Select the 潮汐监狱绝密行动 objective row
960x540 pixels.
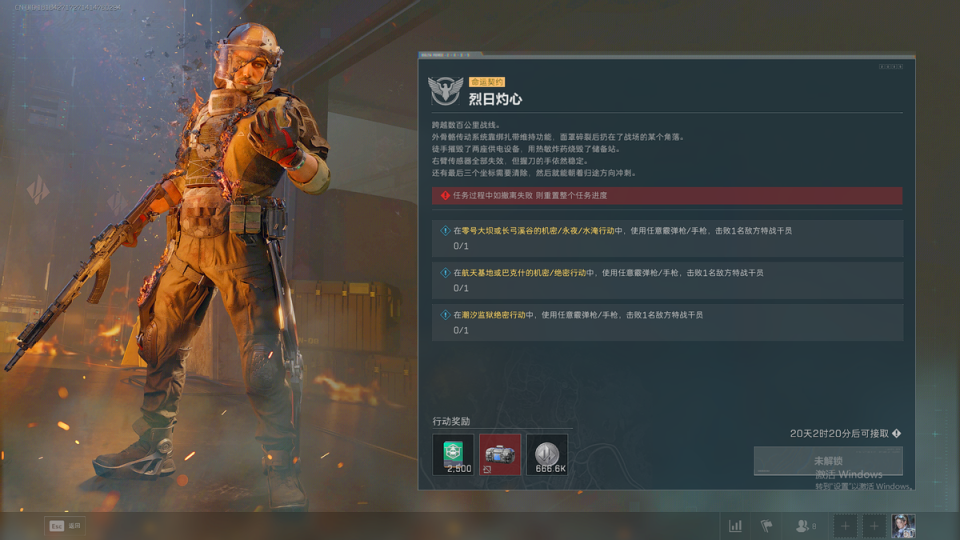pyautogui.click(x=668, y=322)
